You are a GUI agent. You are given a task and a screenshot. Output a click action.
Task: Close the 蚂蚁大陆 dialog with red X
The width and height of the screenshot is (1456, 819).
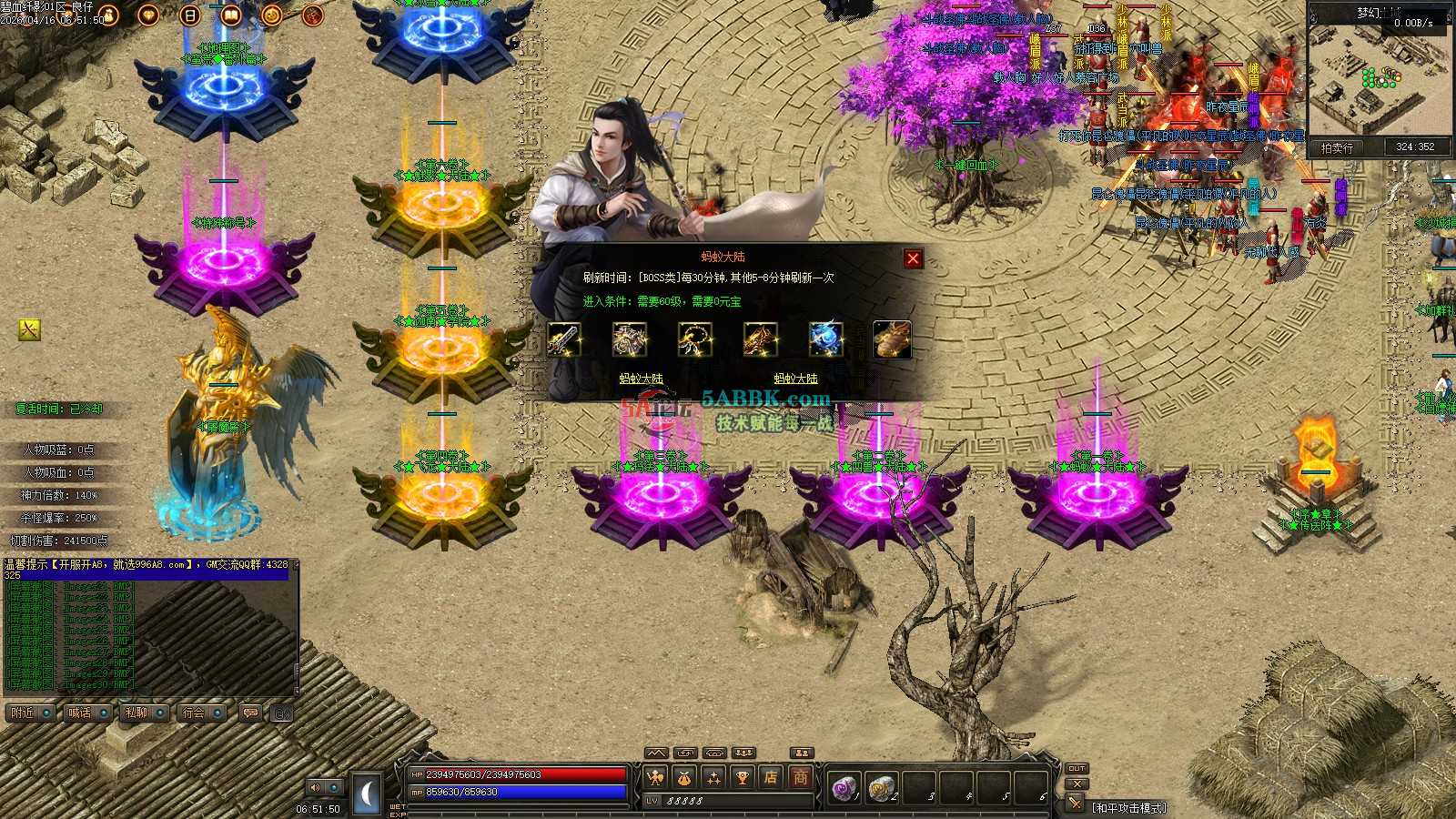tap(913, 258)
